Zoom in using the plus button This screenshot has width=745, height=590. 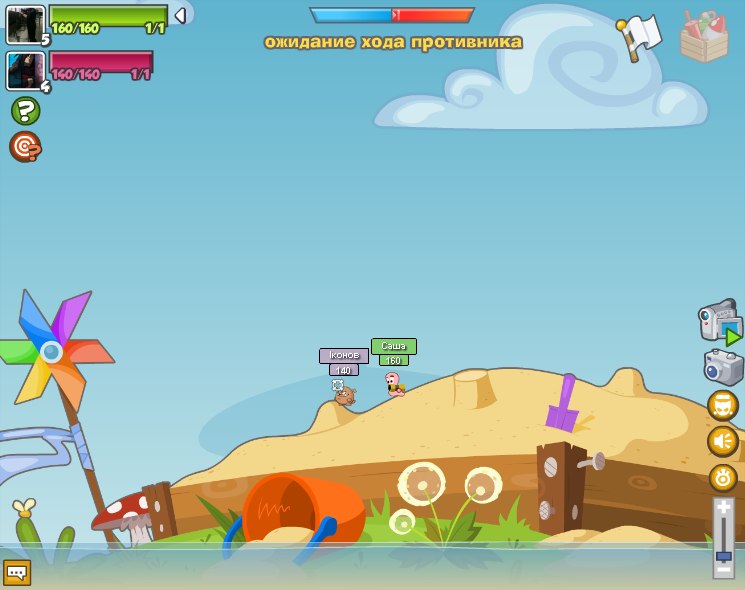click(723, 508)
